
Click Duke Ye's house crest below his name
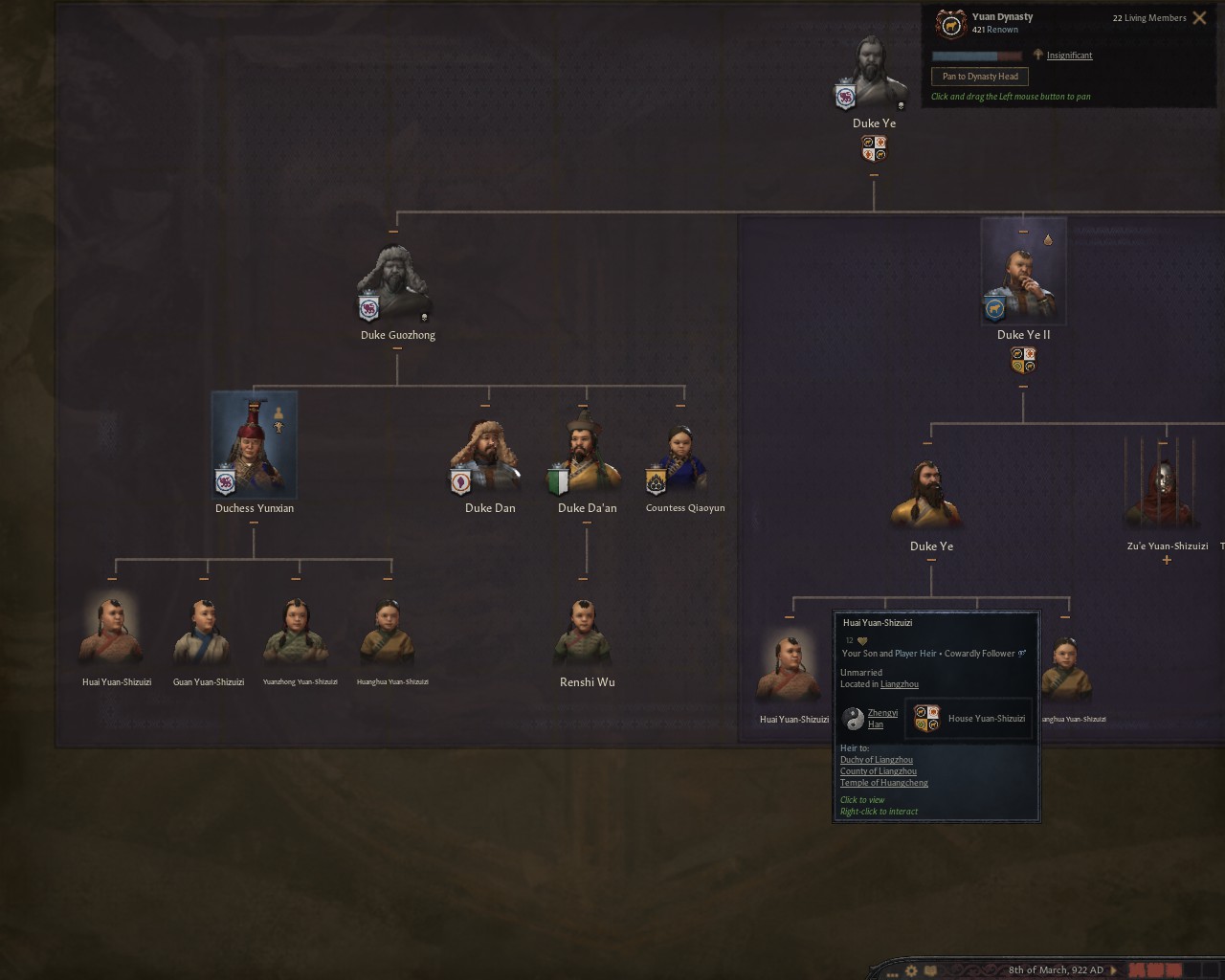[872, 146]
